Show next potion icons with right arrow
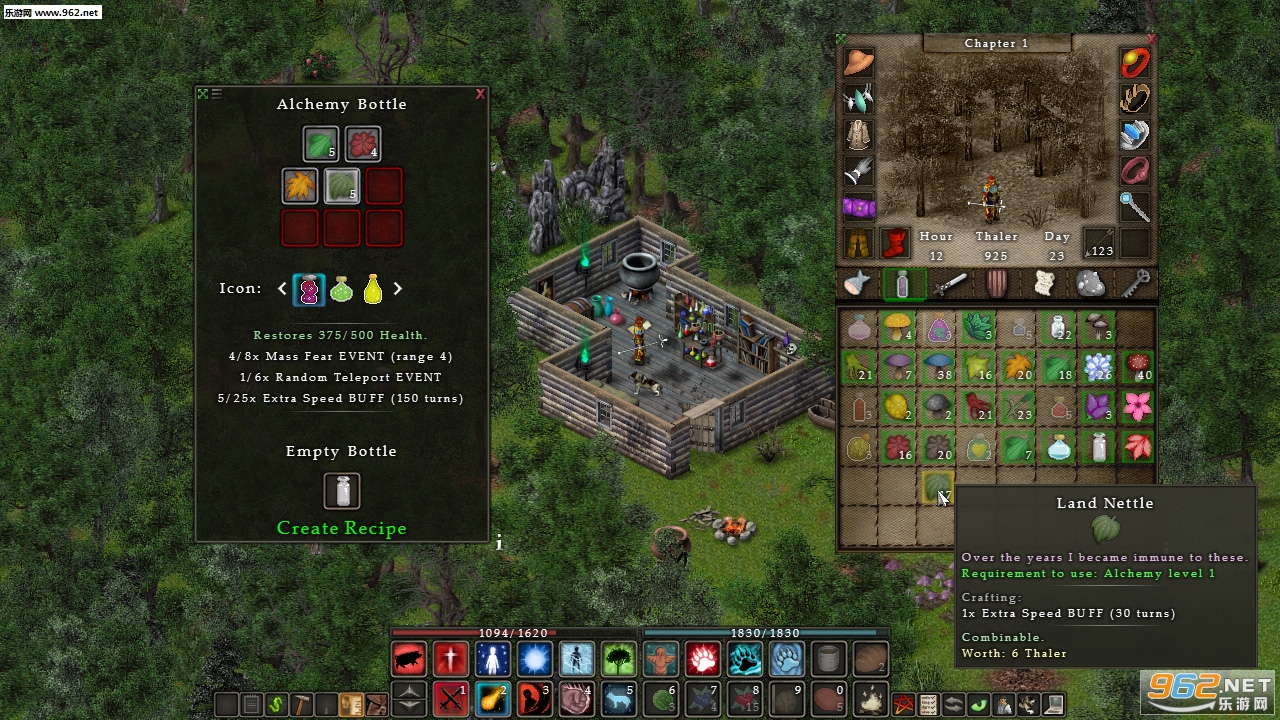Viewport: 1280px width, 720px height. 398,288
